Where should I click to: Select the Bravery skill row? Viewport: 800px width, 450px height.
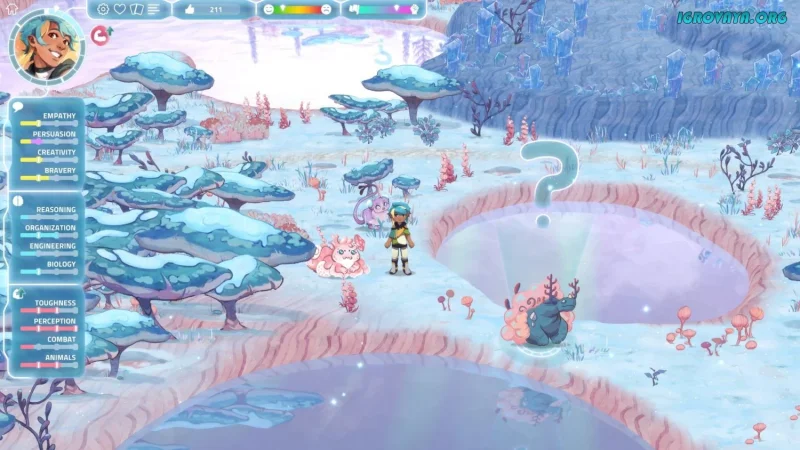[x=48, y=172]
